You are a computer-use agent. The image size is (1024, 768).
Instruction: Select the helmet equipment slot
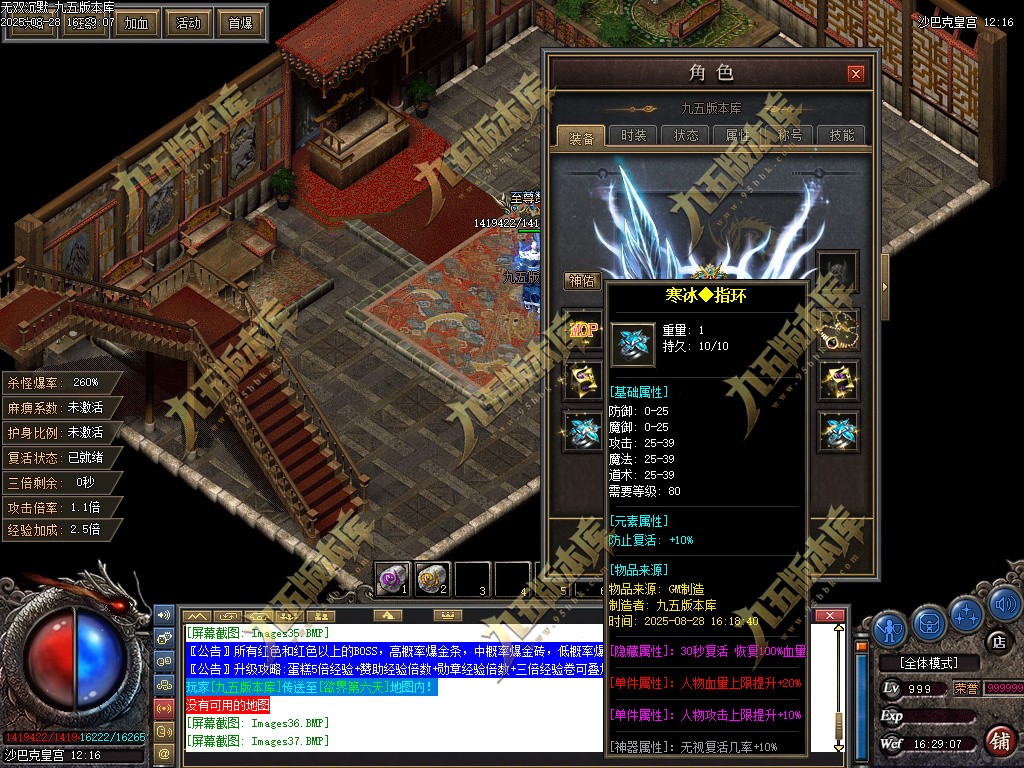(x=837, y=271)
